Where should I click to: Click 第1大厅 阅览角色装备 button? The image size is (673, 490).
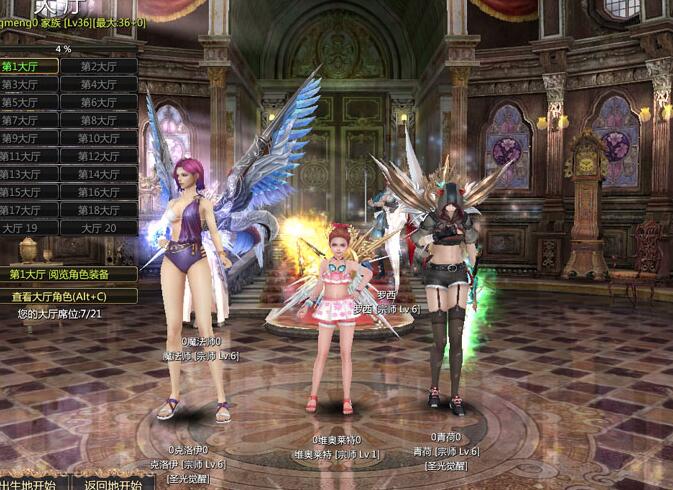click(68, 274)
